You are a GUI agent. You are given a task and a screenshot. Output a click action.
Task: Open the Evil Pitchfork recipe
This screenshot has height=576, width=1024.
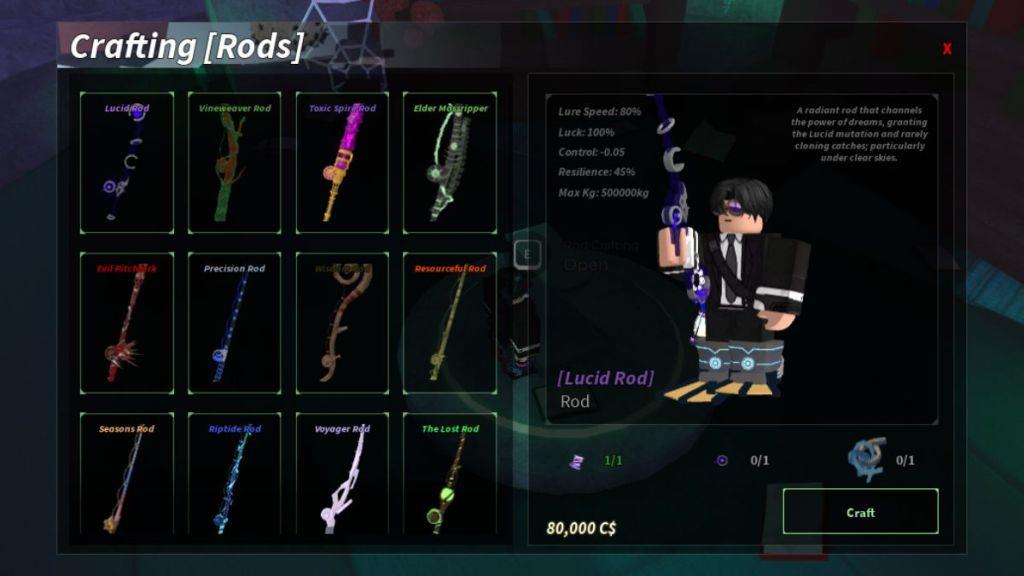(127, 323)
